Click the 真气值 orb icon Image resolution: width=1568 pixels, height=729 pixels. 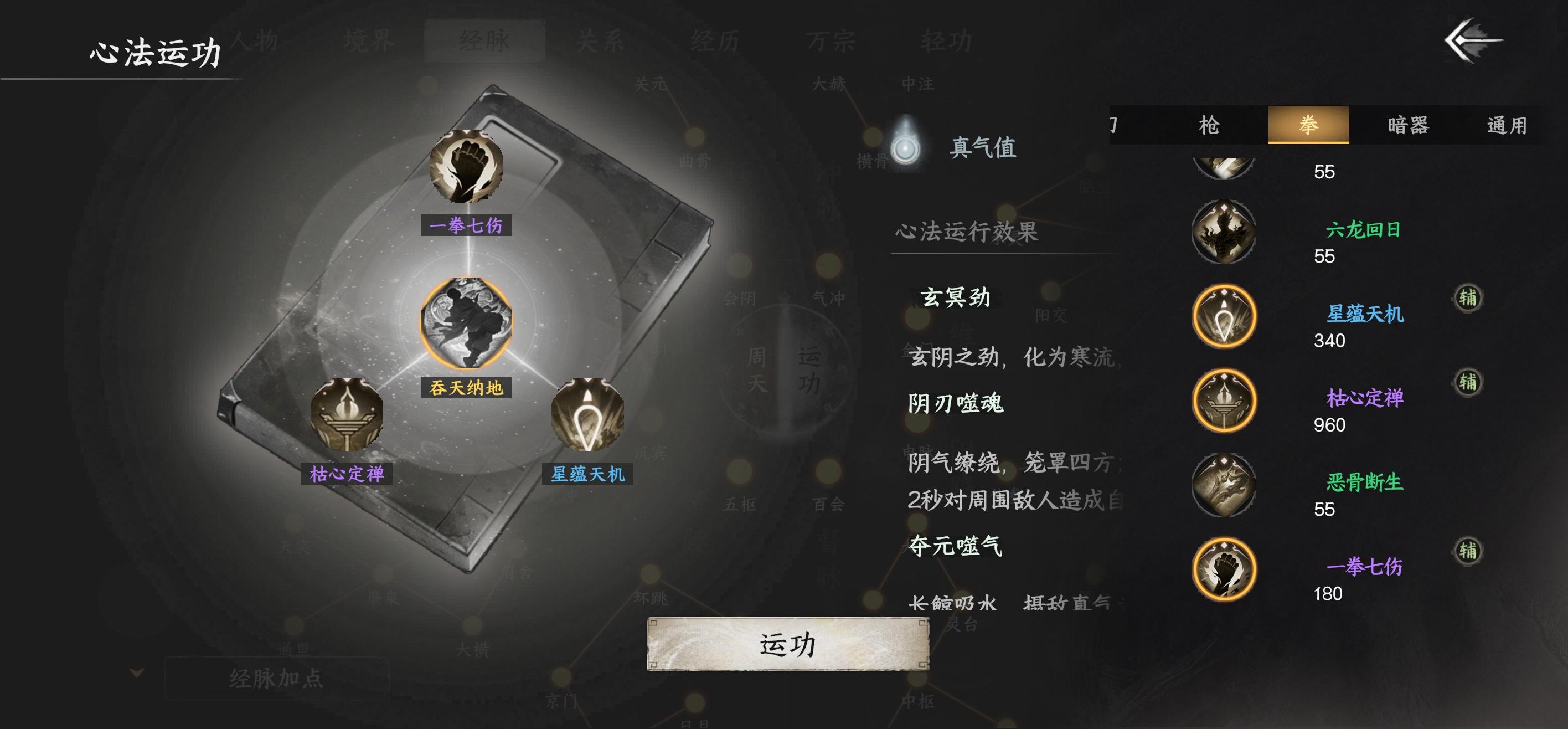907,148
